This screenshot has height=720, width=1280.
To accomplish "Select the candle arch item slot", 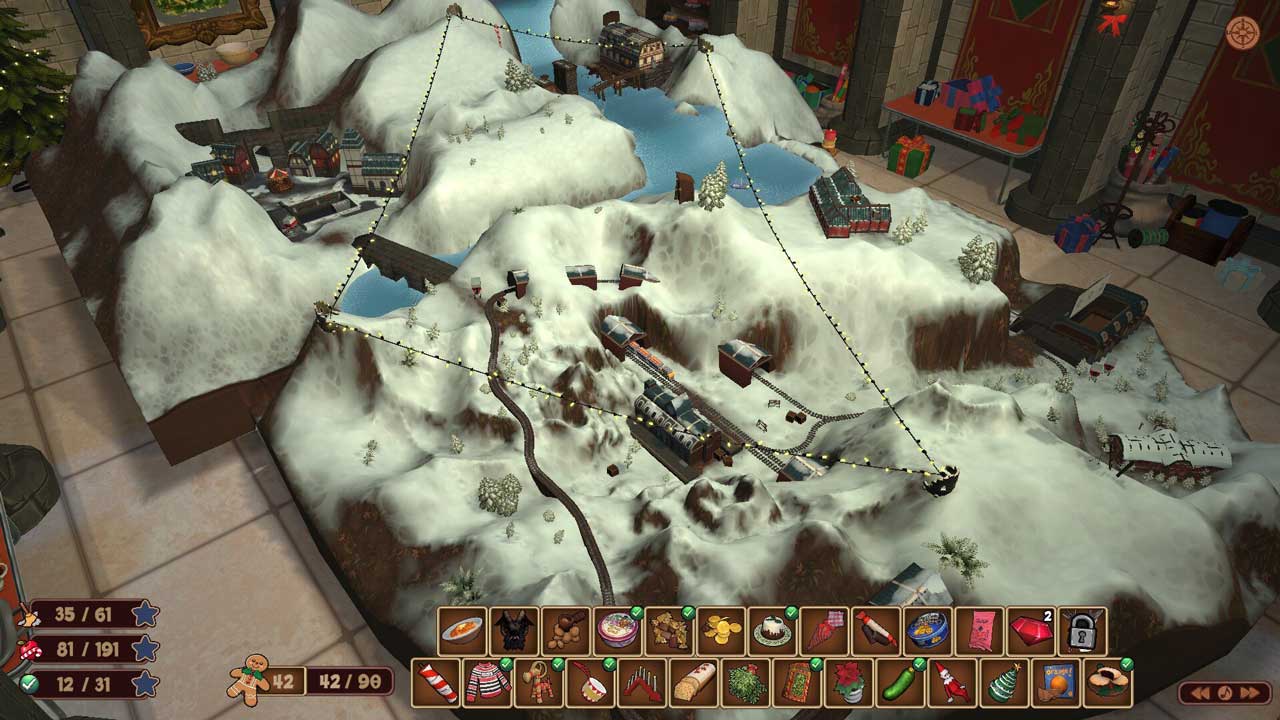I will tap(643, 682).
